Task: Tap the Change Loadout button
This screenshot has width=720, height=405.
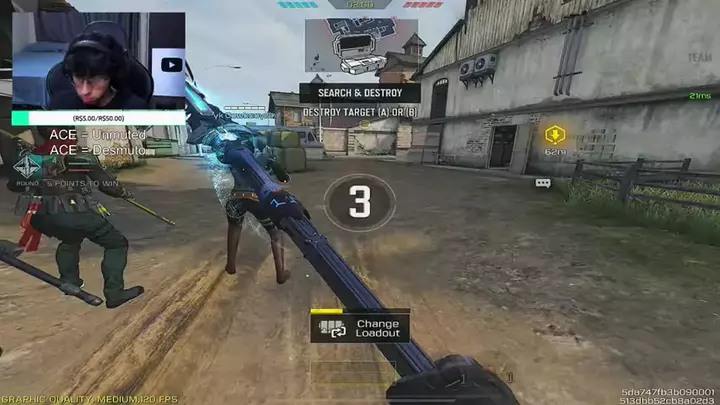Action: 359,327
